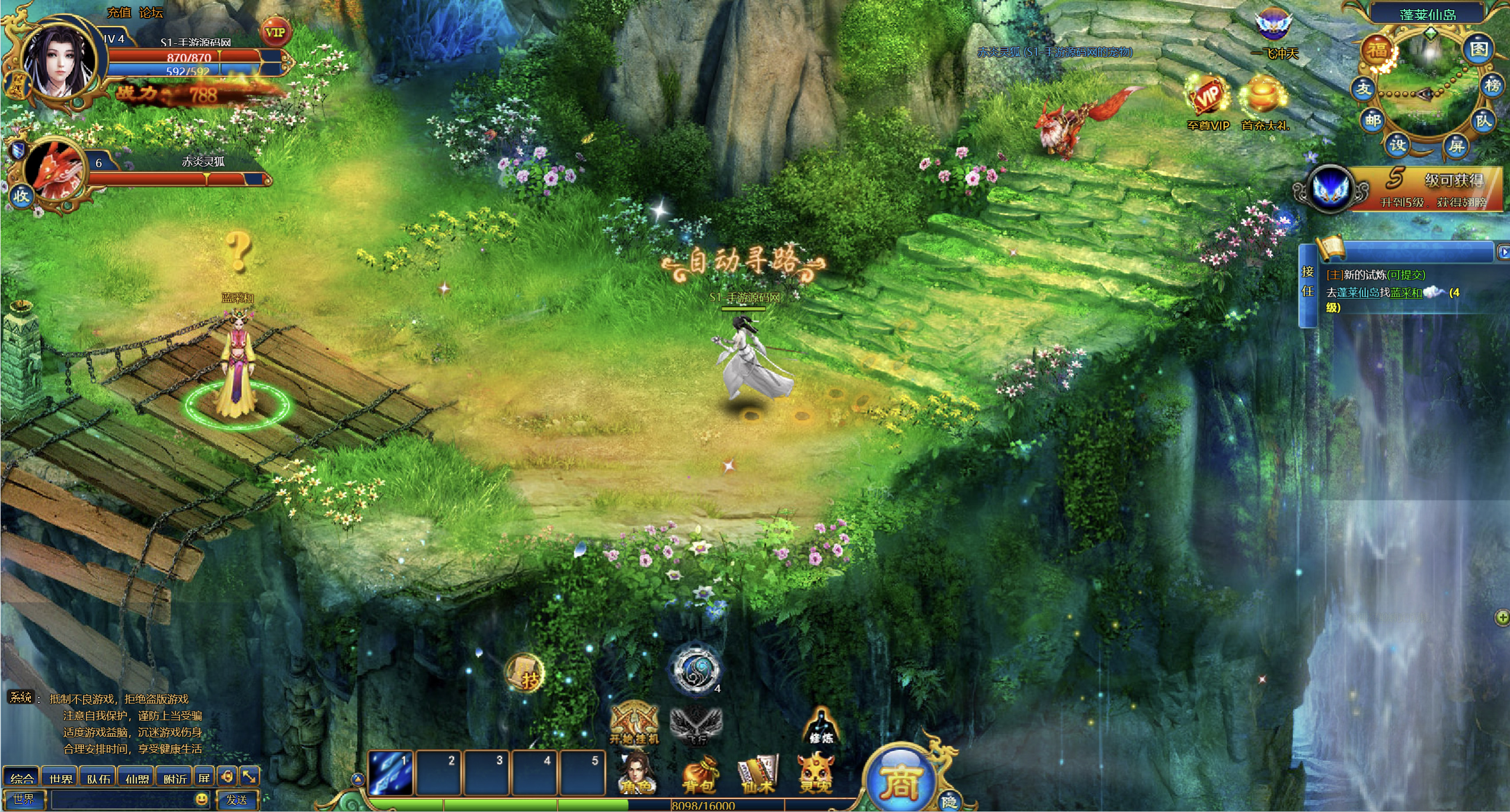The image size is (1510, 812).
Task: Start auto-combat with 开始挂机
Action: [x=634, y=723]
